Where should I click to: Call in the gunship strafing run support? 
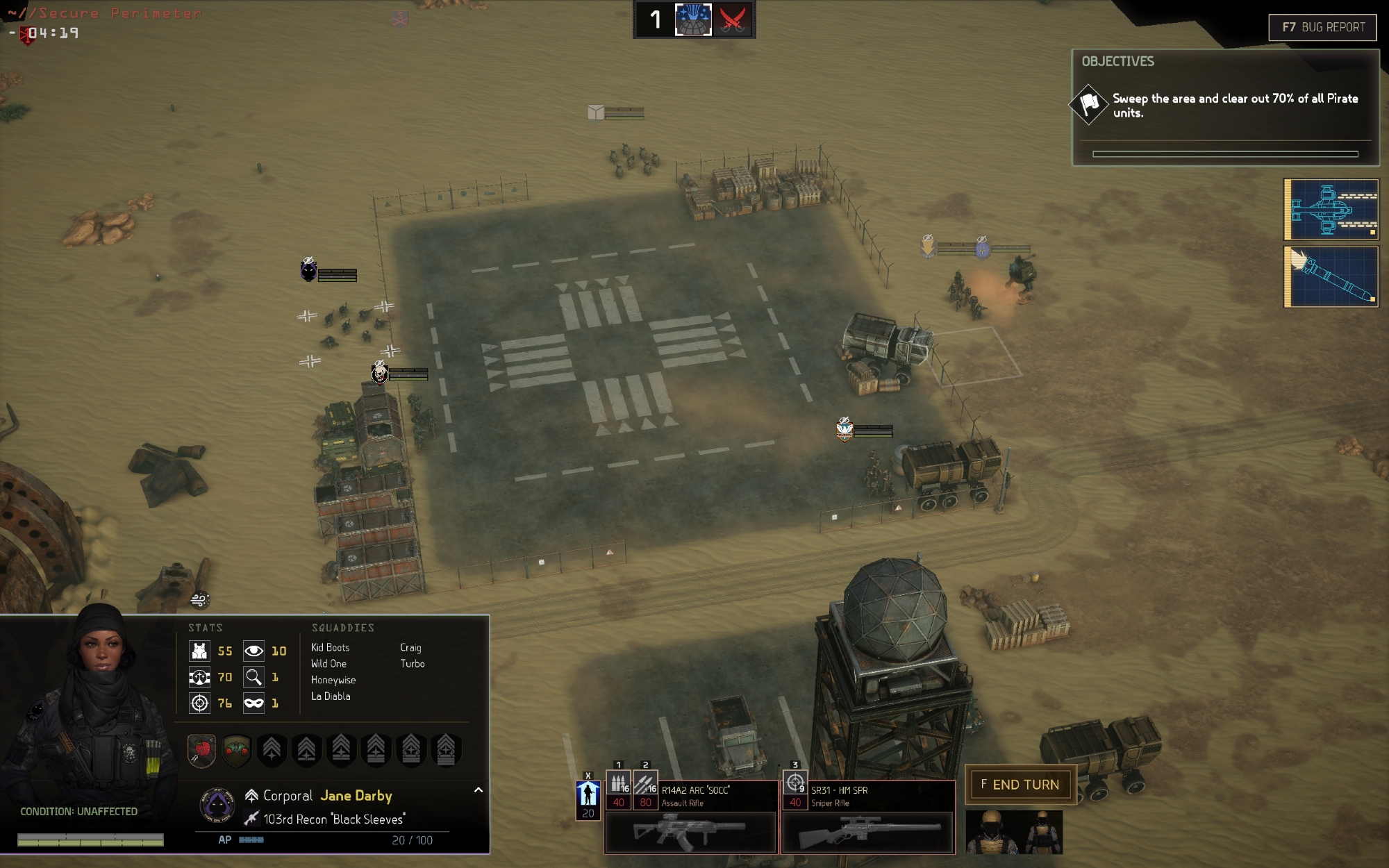point(1331,210)
